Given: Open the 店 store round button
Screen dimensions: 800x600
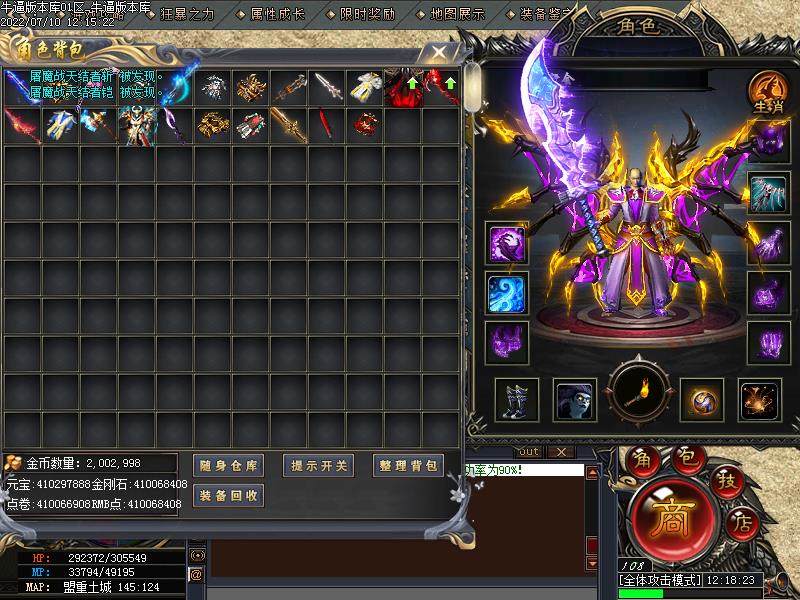Looking at the screenshot, I should (741, 520).
